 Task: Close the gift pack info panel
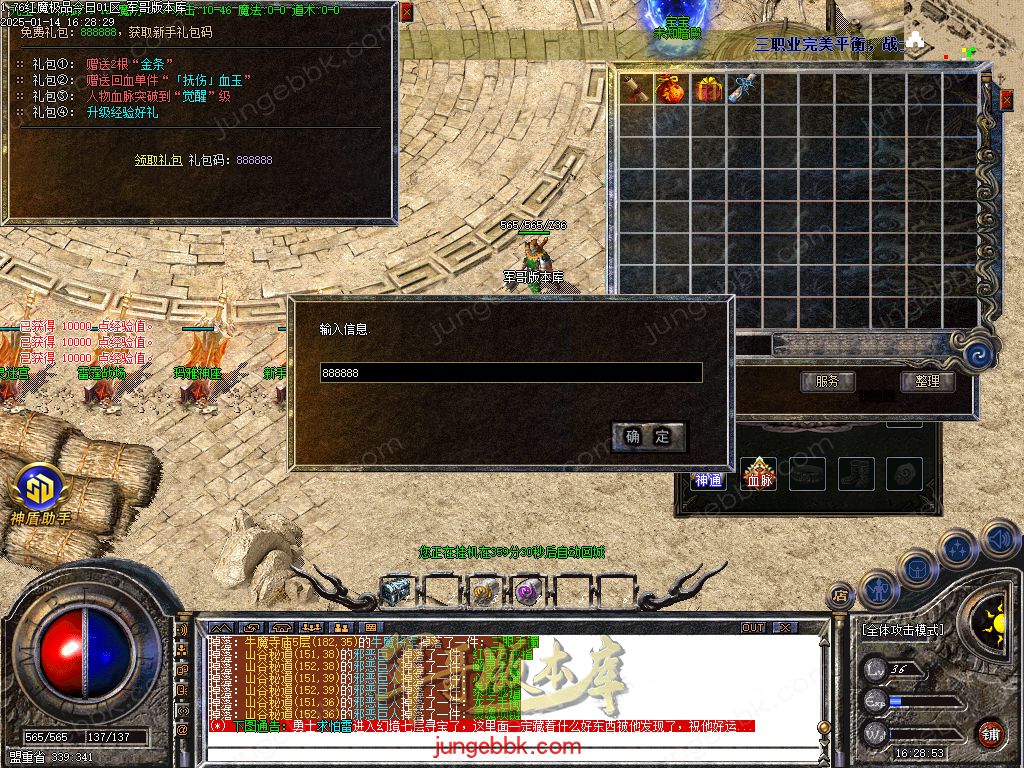click(406, 13)
